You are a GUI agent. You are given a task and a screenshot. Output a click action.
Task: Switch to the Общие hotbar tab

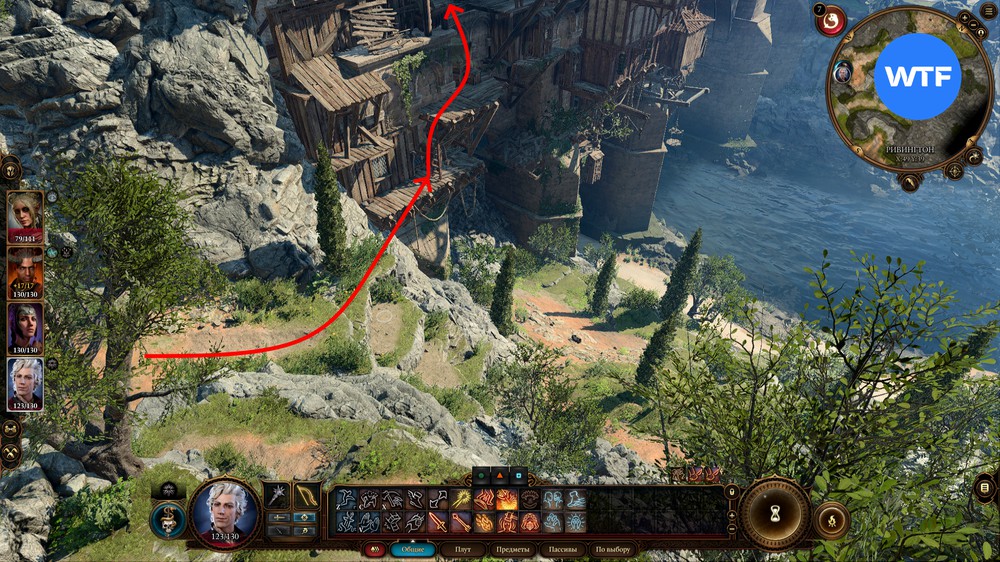(413, 549)
